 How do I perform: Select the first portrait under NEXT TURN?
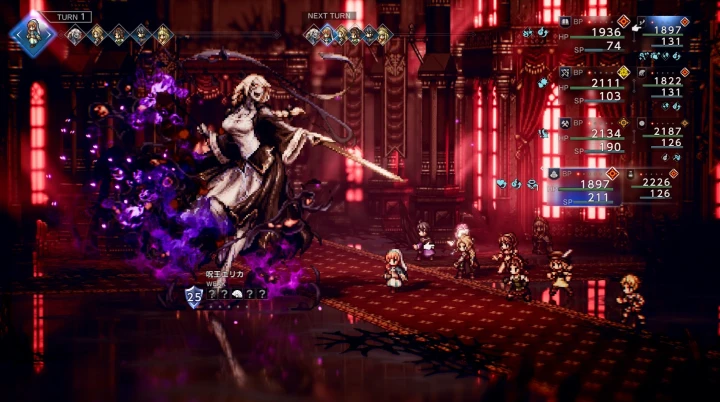click(314, 36)
